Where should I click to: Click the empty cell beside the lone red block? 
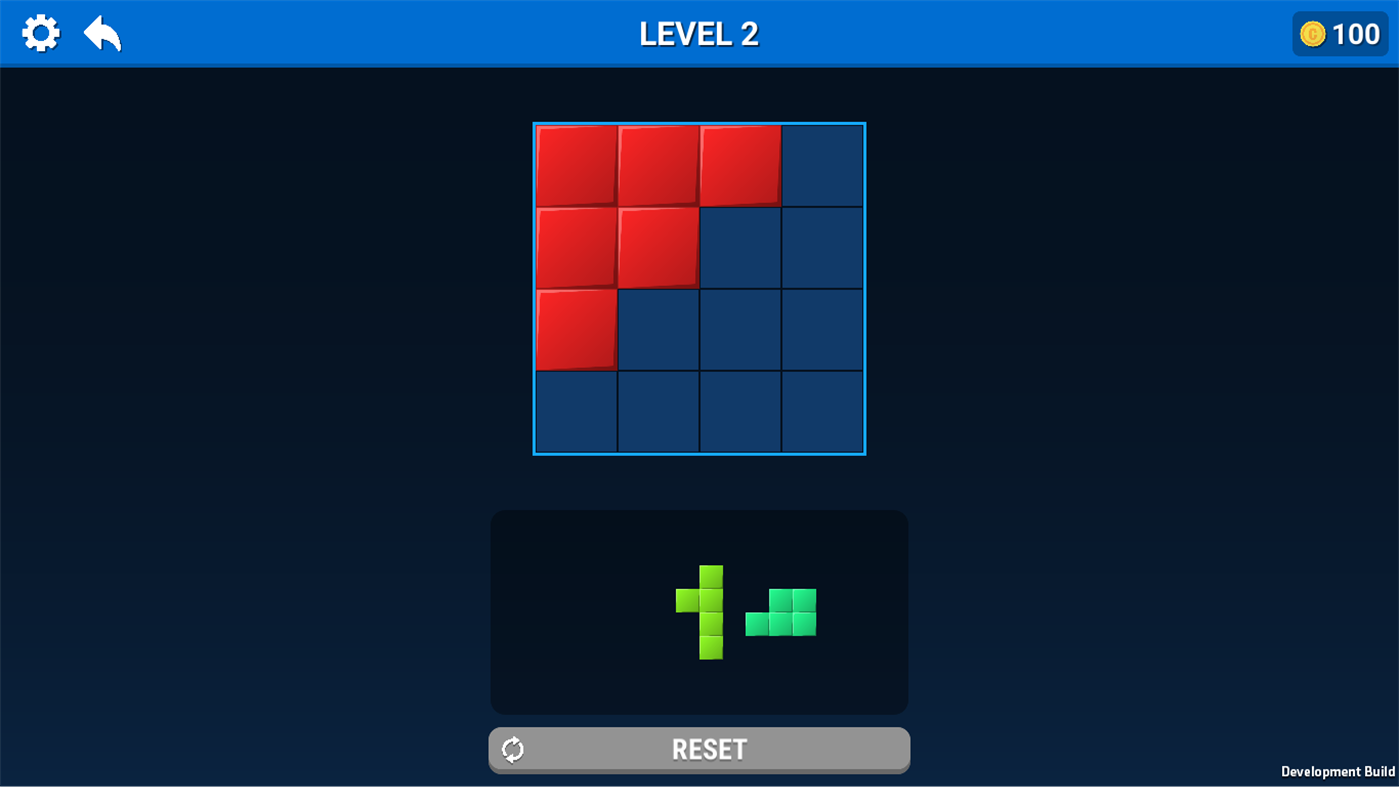pos(657,328)
